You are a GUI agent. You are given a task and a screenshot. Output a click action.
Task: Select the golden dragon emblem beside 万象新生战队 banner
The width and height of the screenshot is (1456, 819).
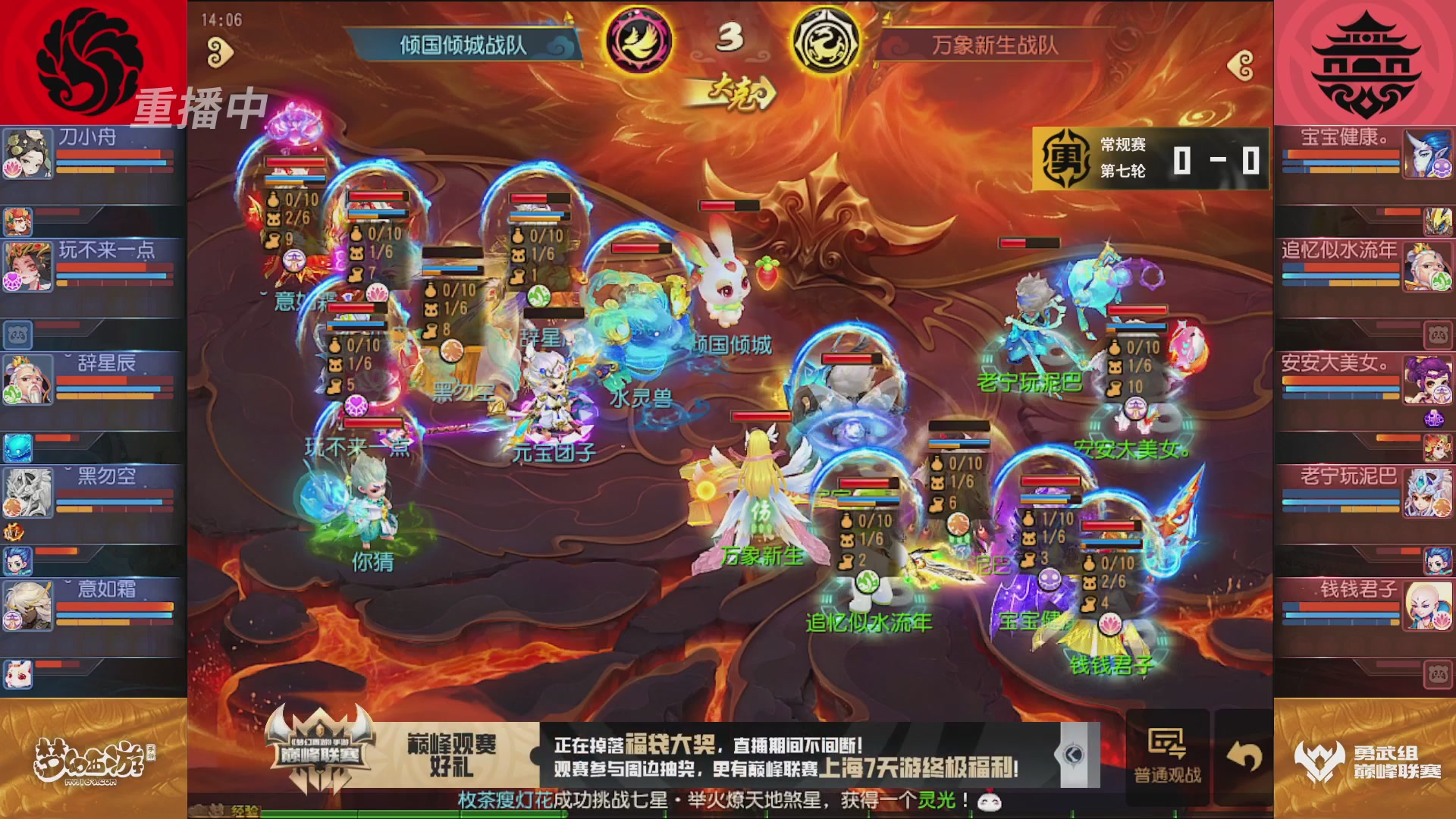pos(827,42)
